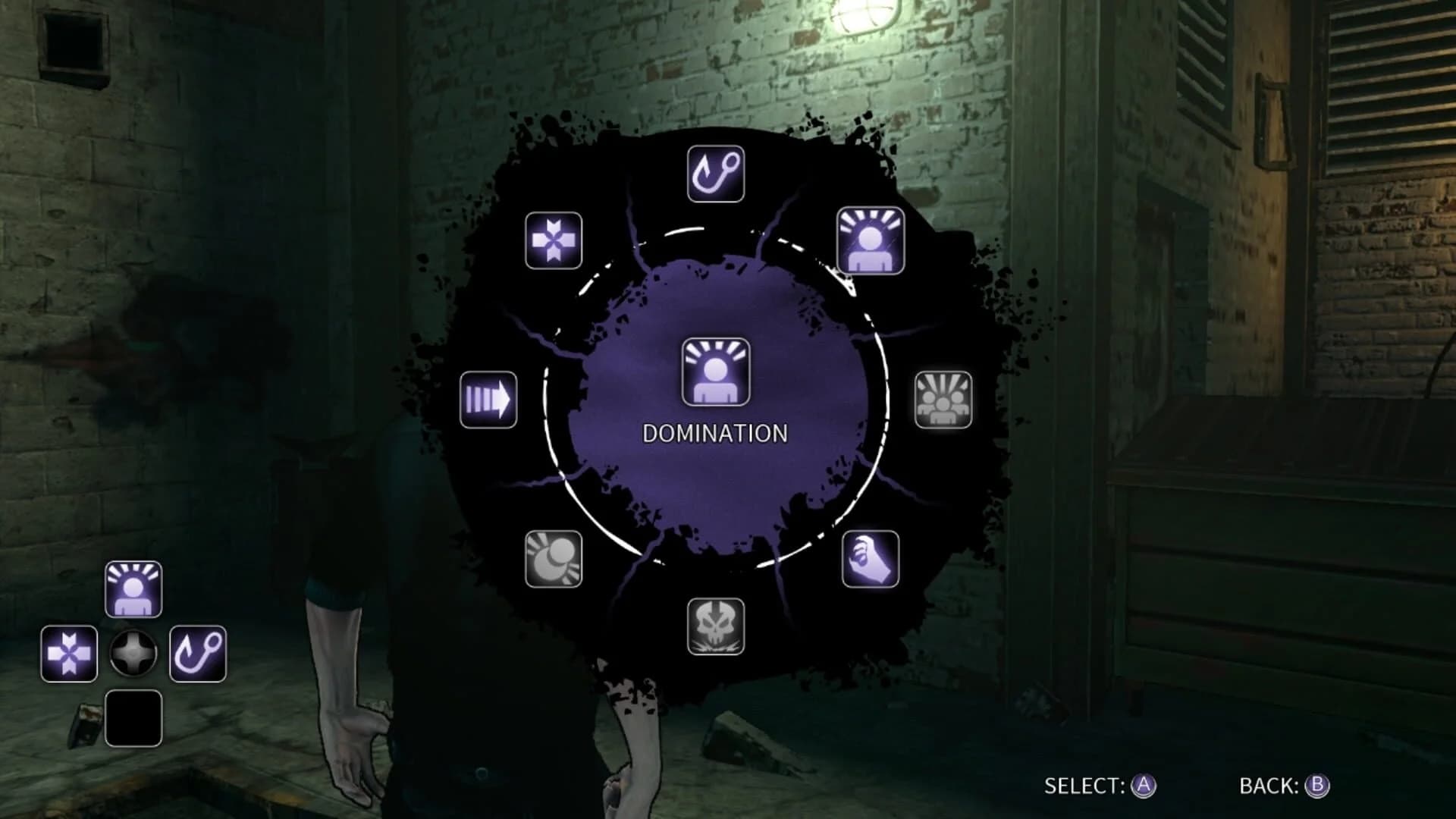Click the cross icon in the D-pad left slot
Viewport: 1456px width, 819px height.
68,654
